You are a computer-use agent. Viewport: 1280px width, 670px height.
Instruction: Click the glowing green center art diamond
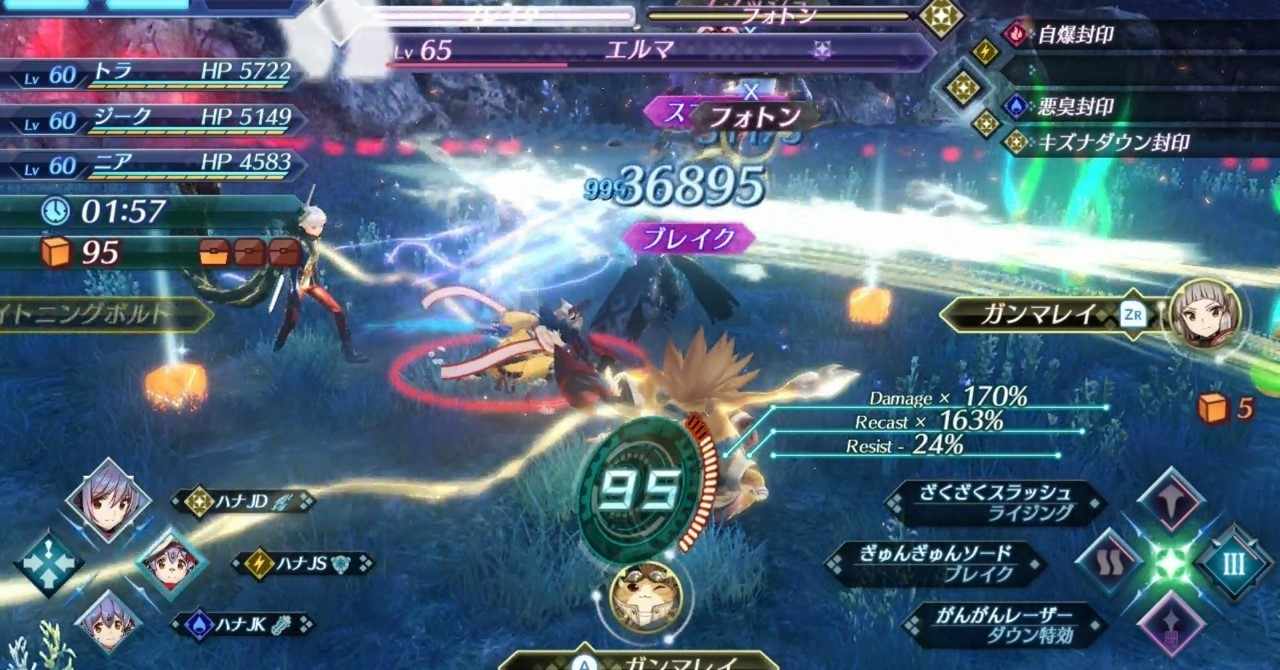pos(1171,563)
